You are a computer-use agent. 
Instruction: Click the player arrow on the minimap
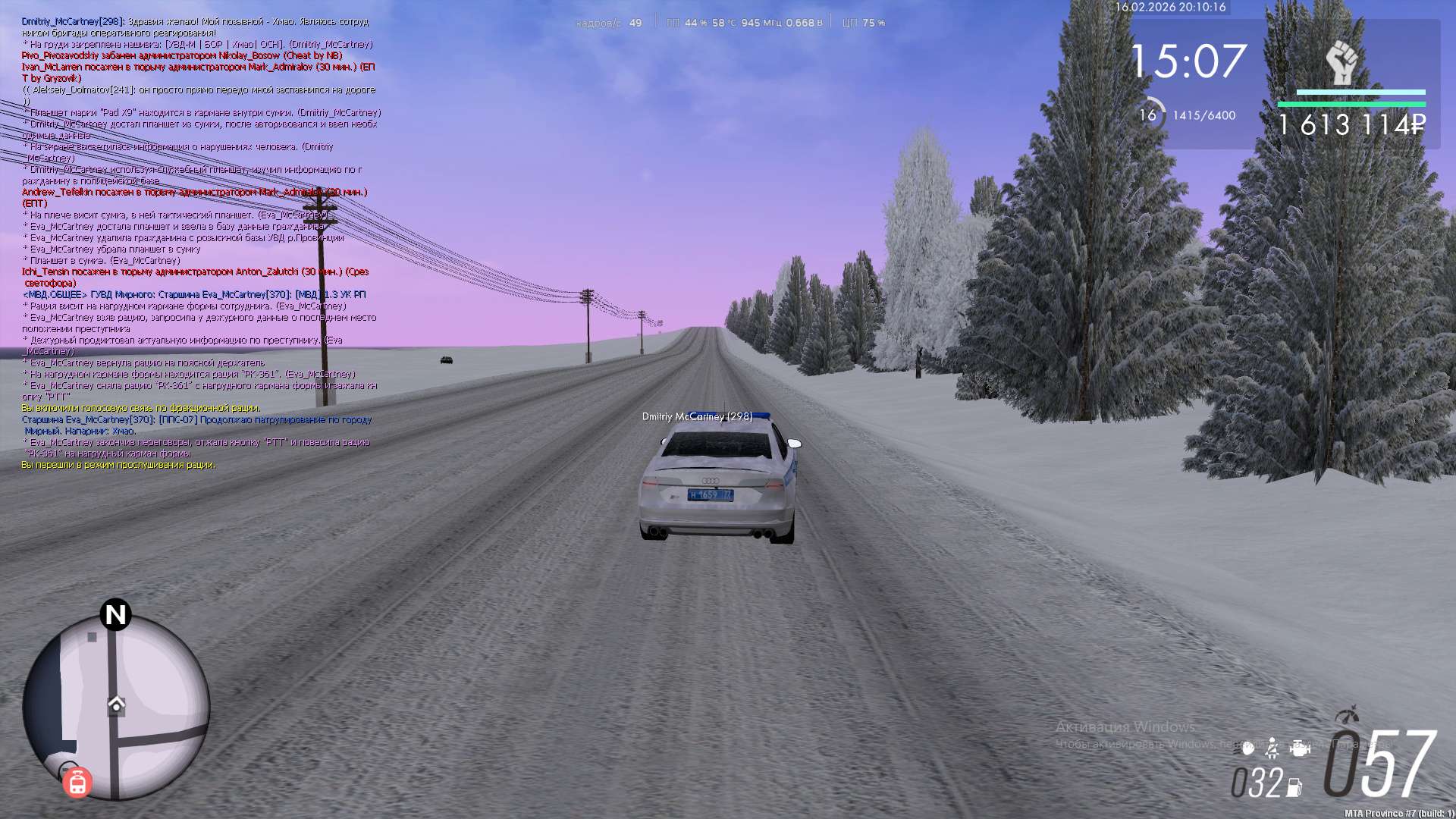[116, 704]
